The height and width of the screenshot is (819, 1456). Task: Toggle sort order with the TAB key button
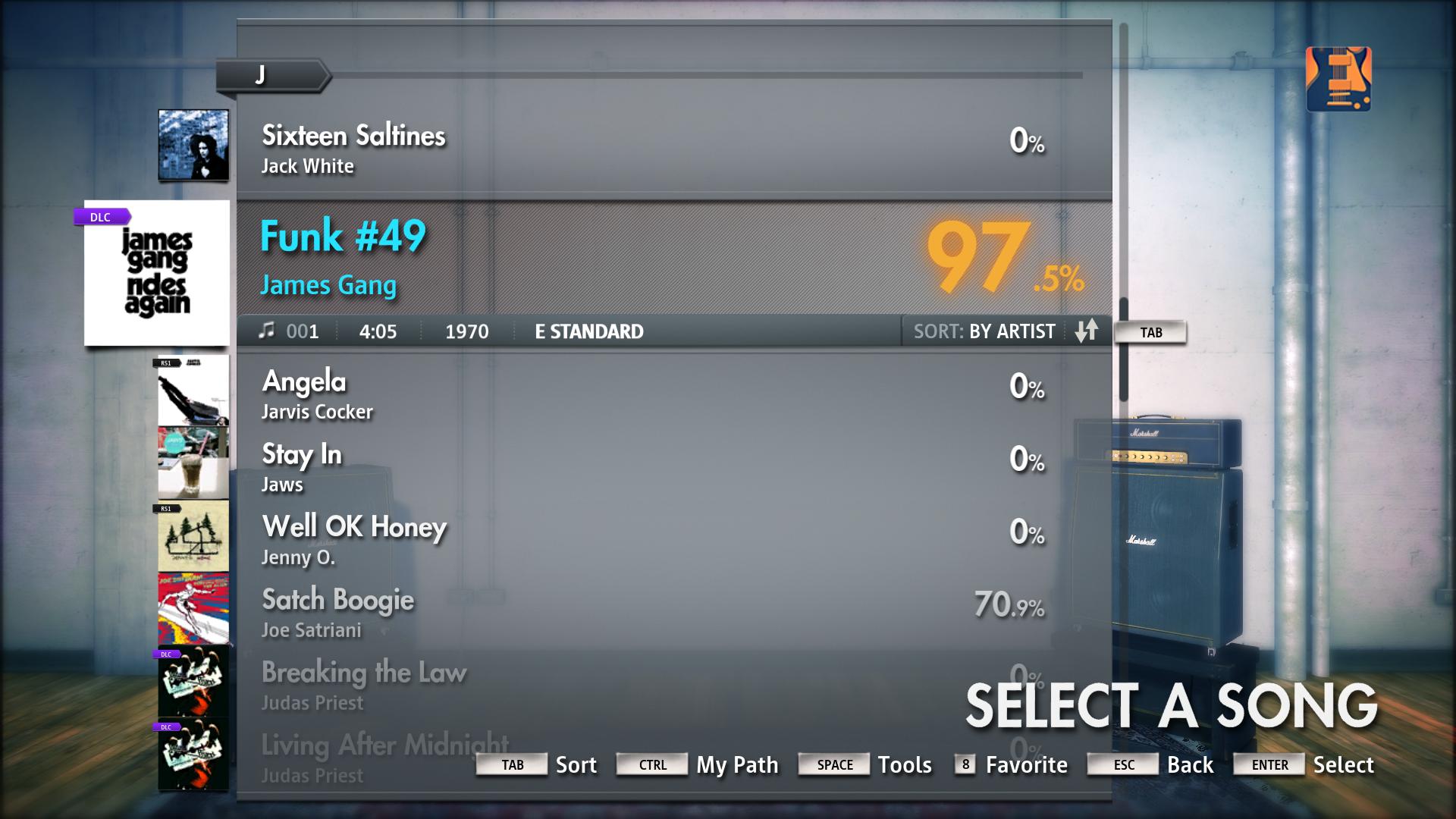pos(1150,331)
